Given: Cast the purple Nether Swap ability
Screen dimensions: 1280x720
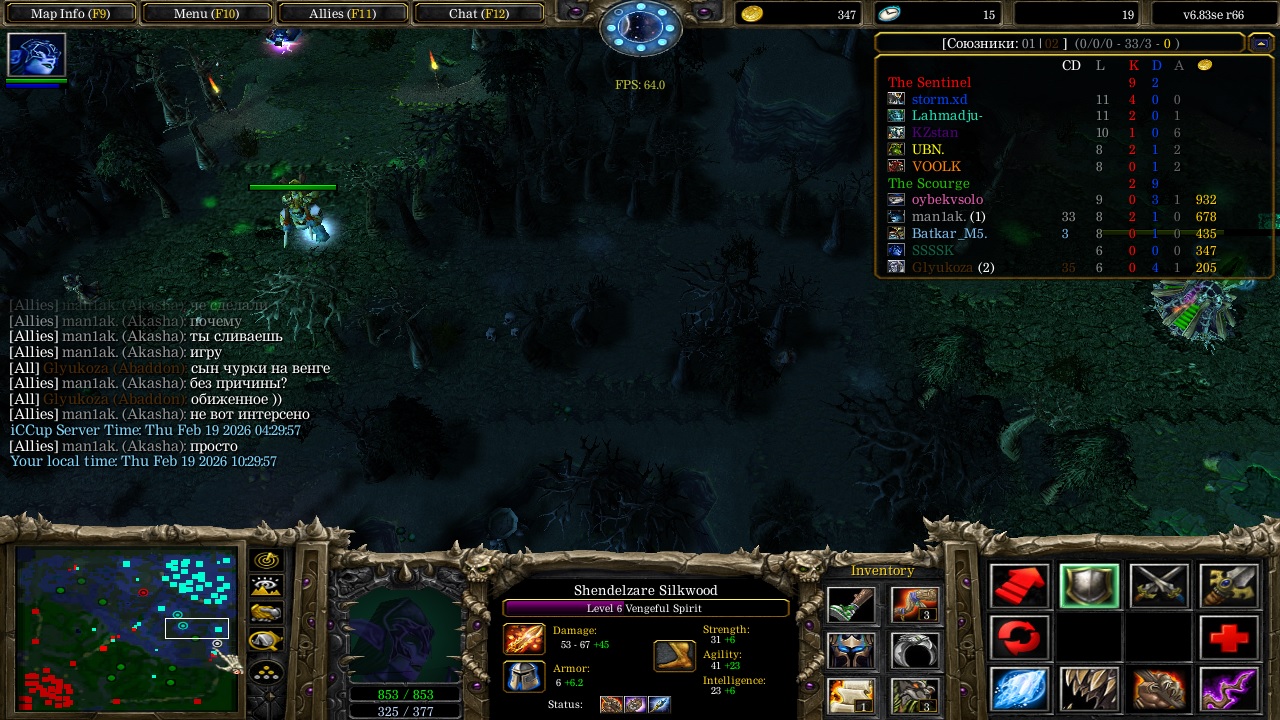Looking at the screenshot, I should point(1228,689).
